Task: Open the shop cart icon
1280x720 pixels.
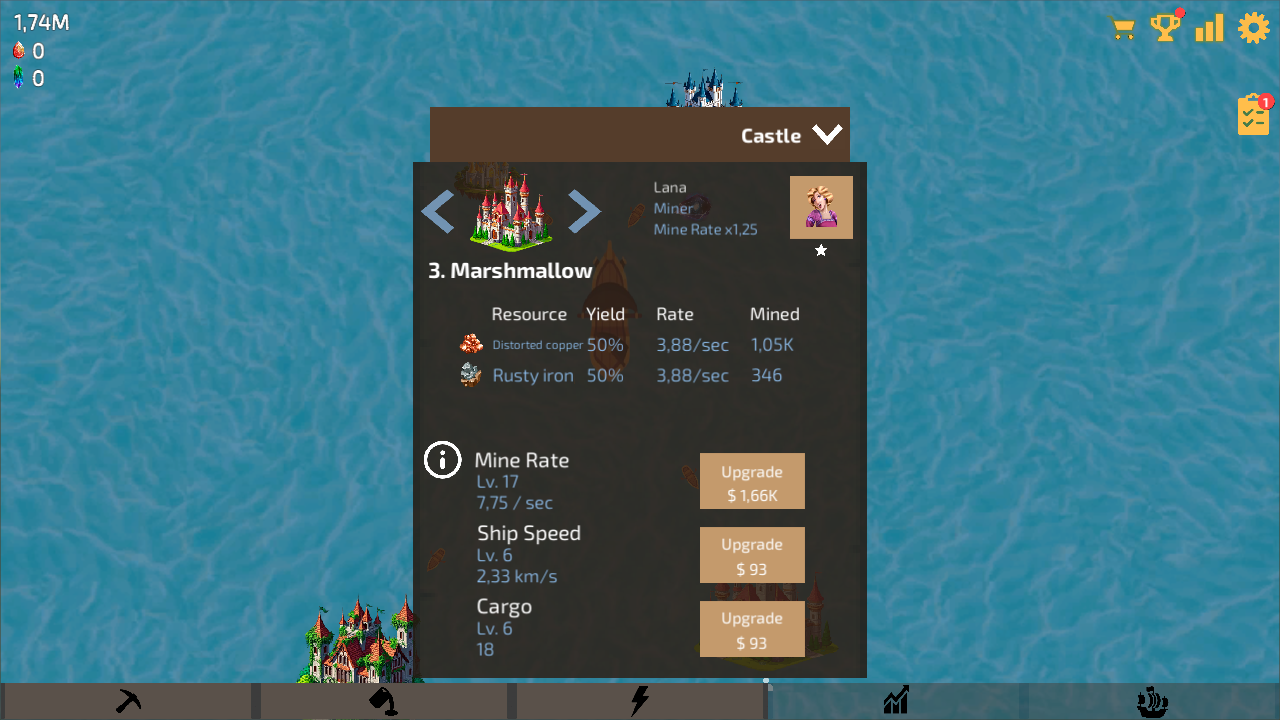Action: pos(1122,28)
